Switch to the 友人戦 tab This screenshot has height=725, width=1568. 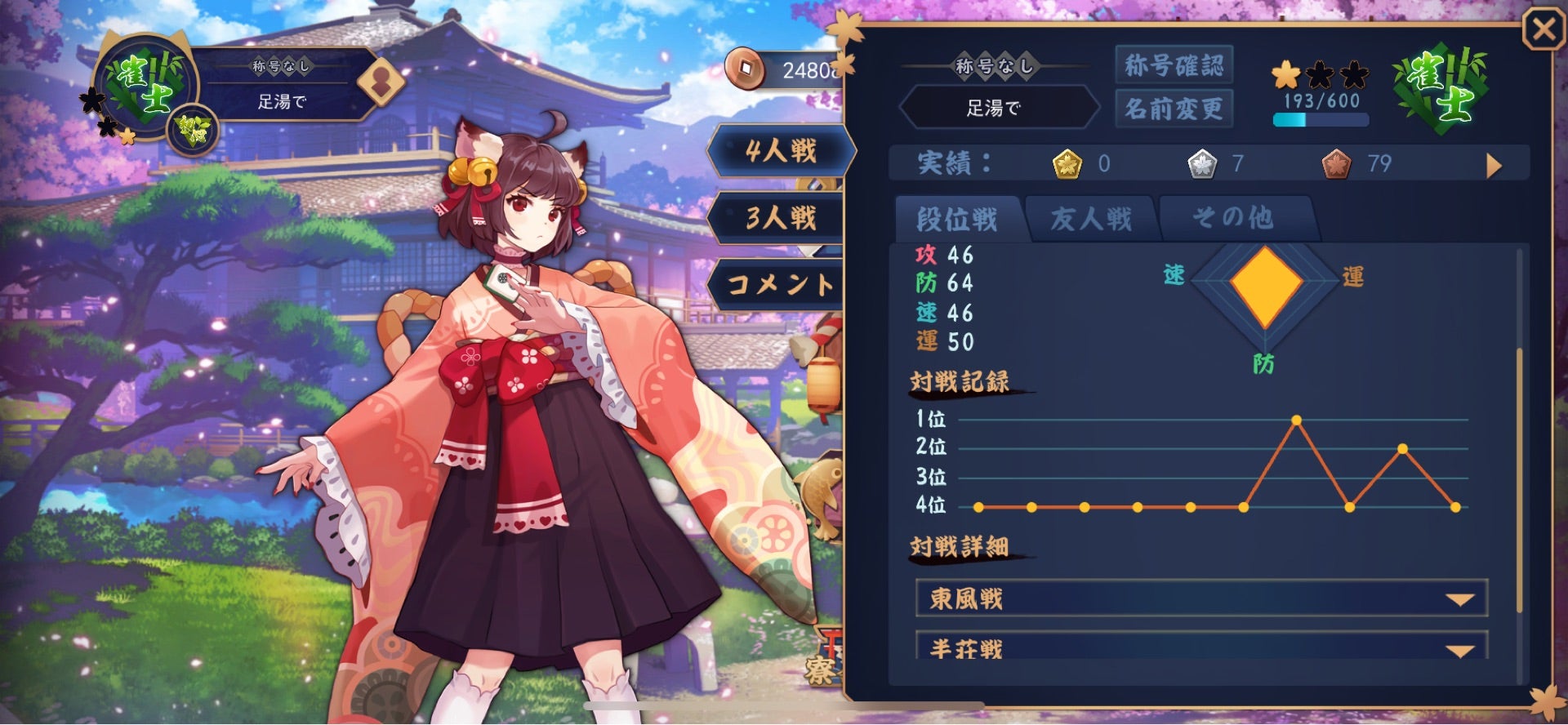1092,217
